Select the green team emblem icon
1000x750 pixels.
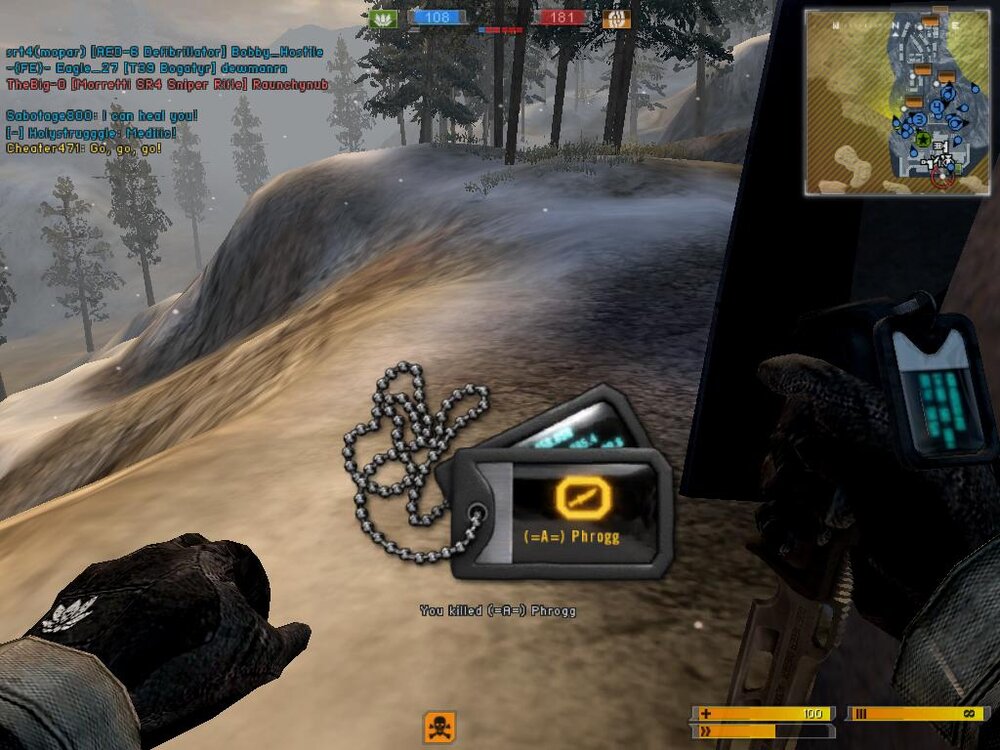[x=383, y=18]
